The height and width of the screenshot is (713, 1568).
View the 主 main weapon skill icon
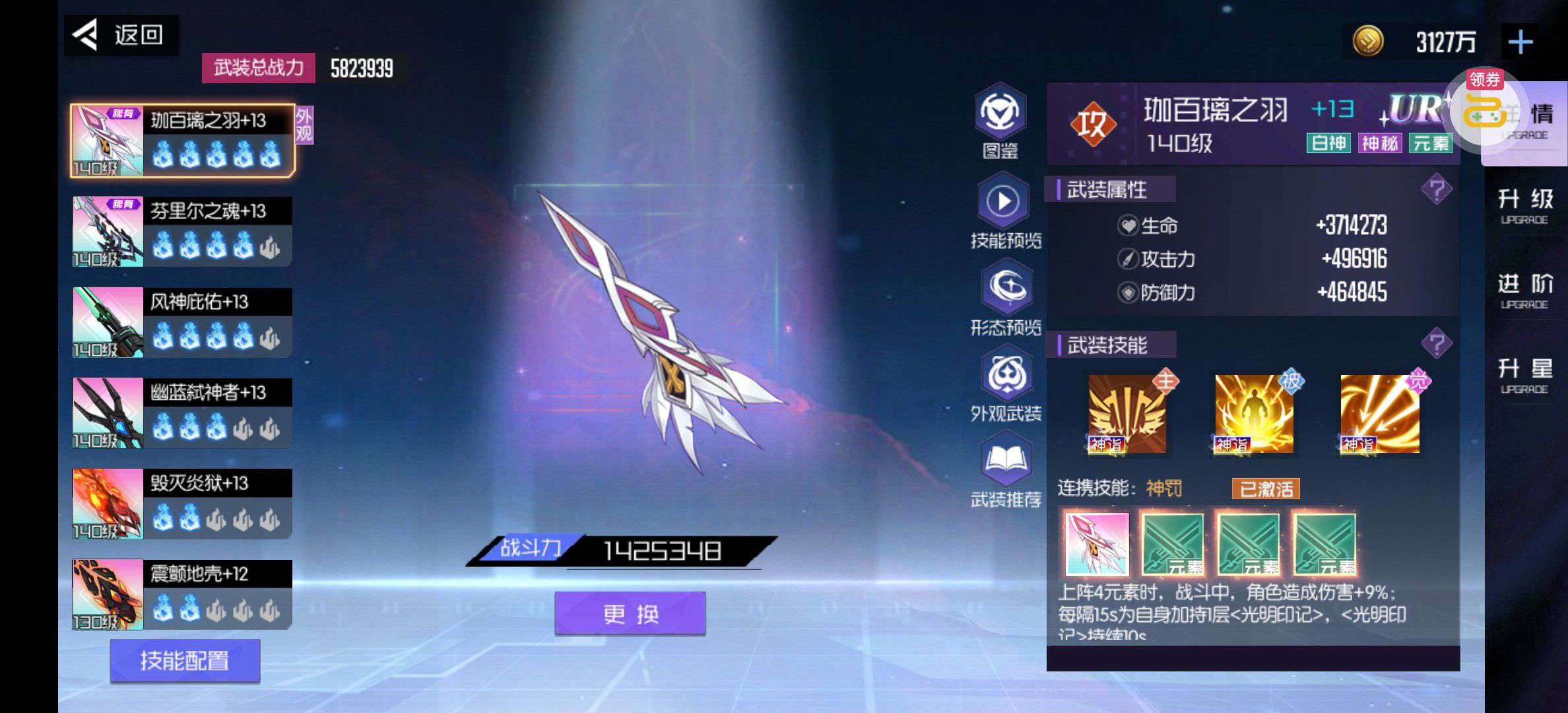[1127, 414]
